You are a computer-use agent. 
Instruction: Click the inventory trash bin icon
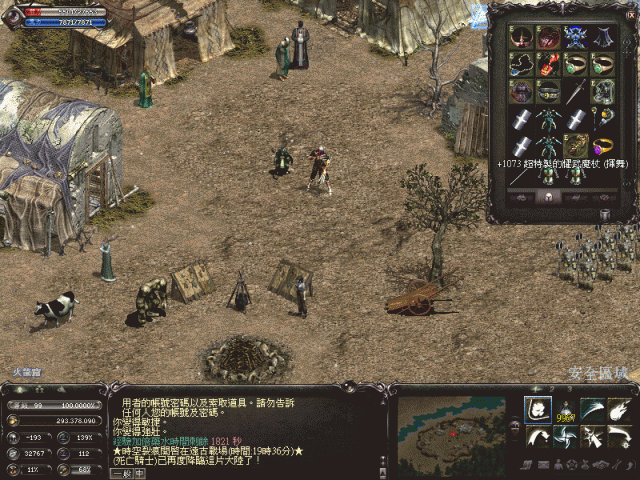point(605,214)
